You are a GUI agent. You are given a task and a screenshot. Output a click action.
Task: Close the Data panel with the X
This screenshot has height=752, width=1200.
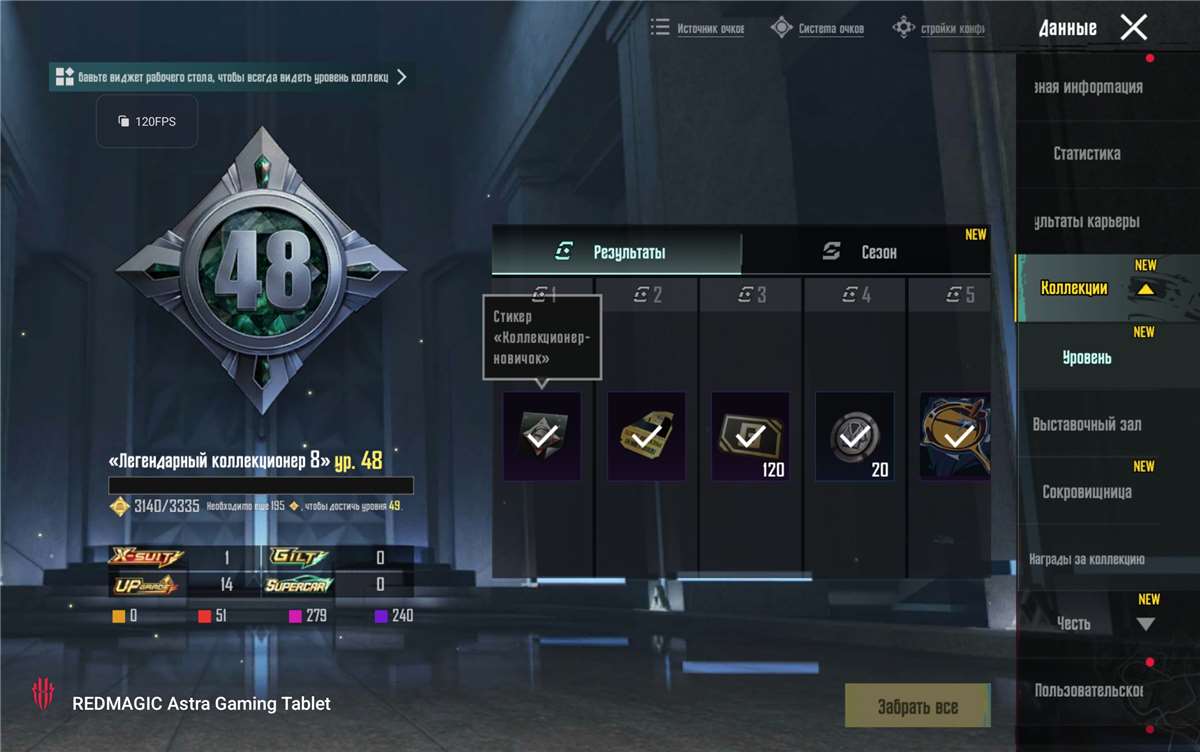1133,28
